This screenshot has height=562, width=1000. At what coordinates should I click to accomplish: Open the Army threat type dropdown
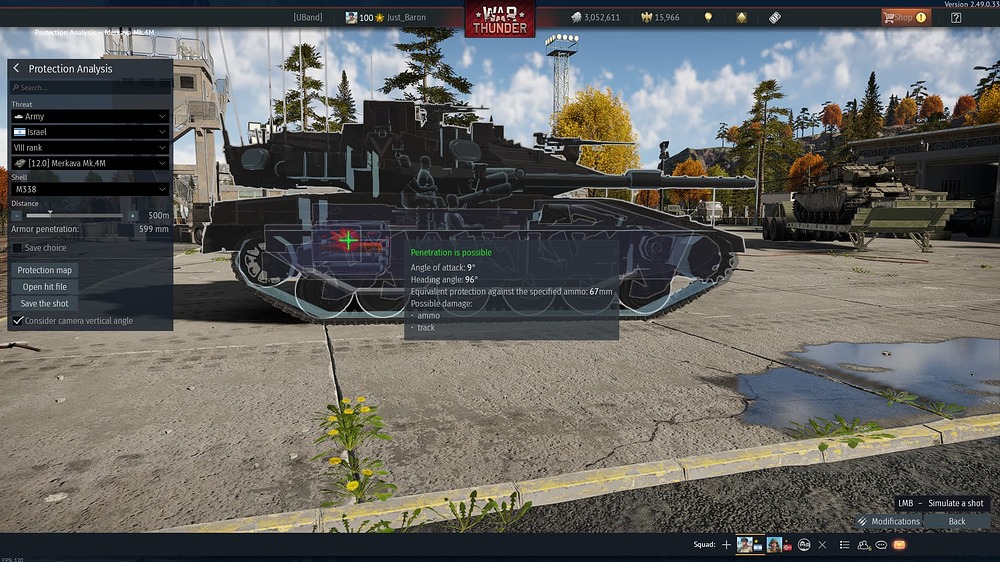[x=90, y=117]
